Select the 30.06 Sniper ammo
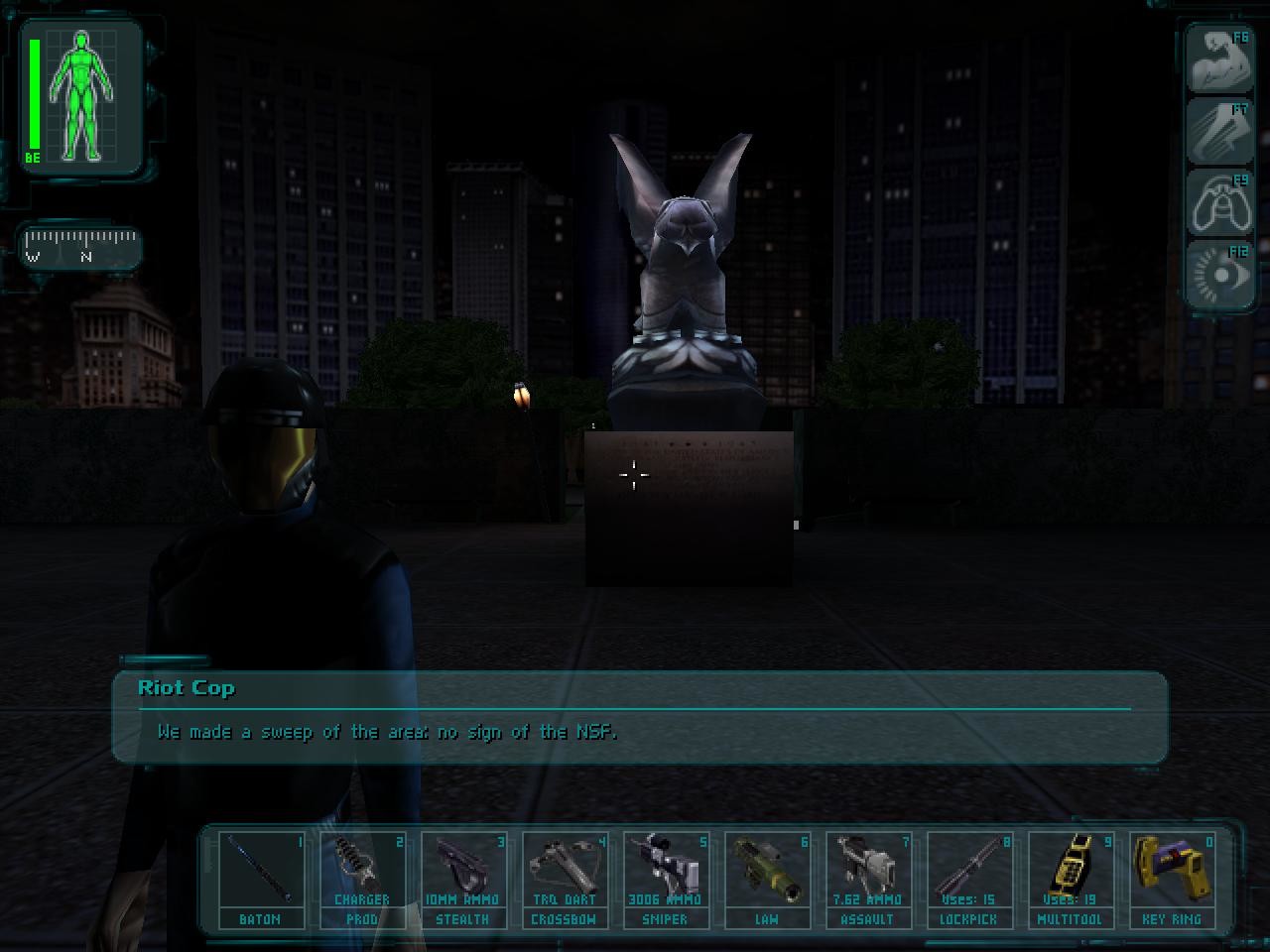 click(667, 878)
